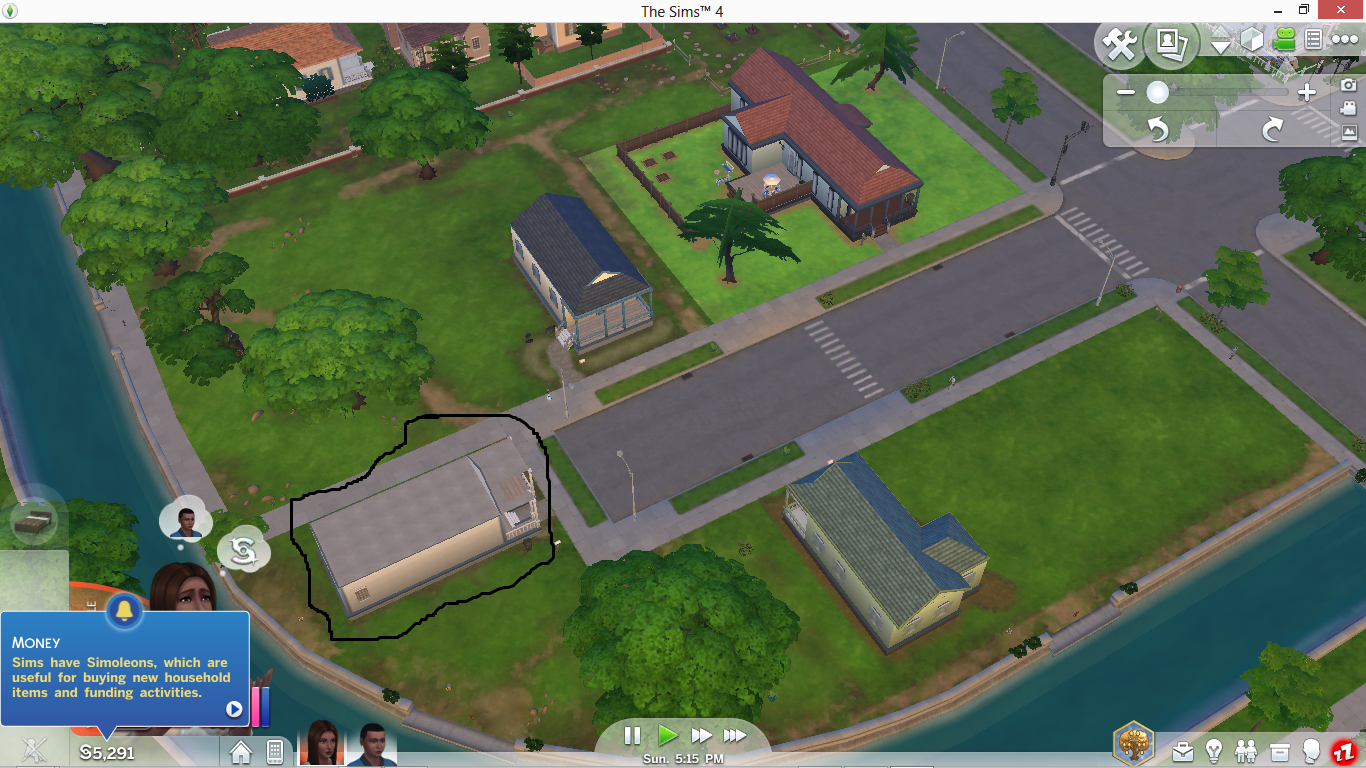
Task: Open the Relationships panel icon
Action: pyautogui.click(x=1245, y=751)
